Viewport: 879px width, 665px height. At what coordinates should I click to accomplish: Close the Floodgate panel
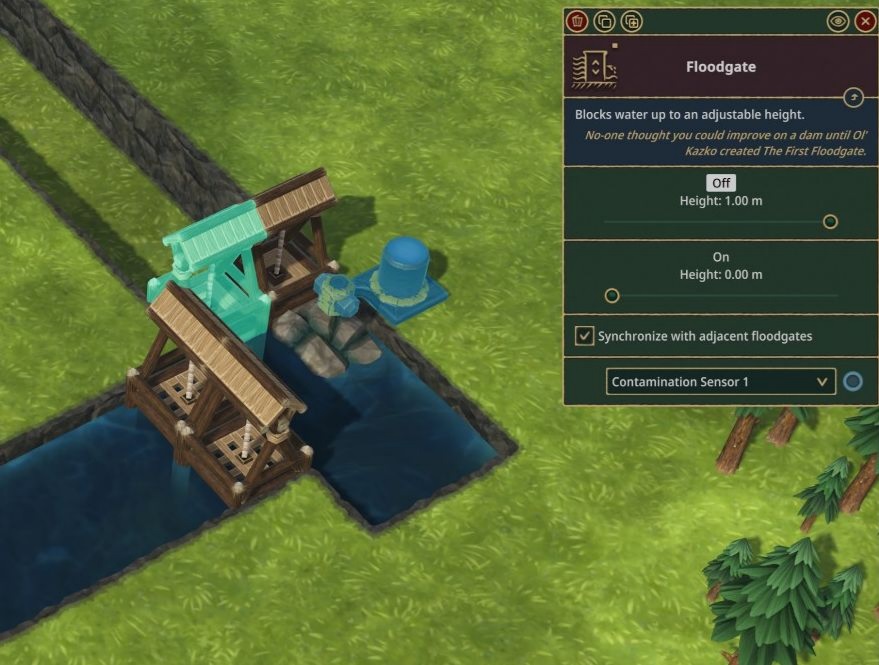click(x=866, y=21)
